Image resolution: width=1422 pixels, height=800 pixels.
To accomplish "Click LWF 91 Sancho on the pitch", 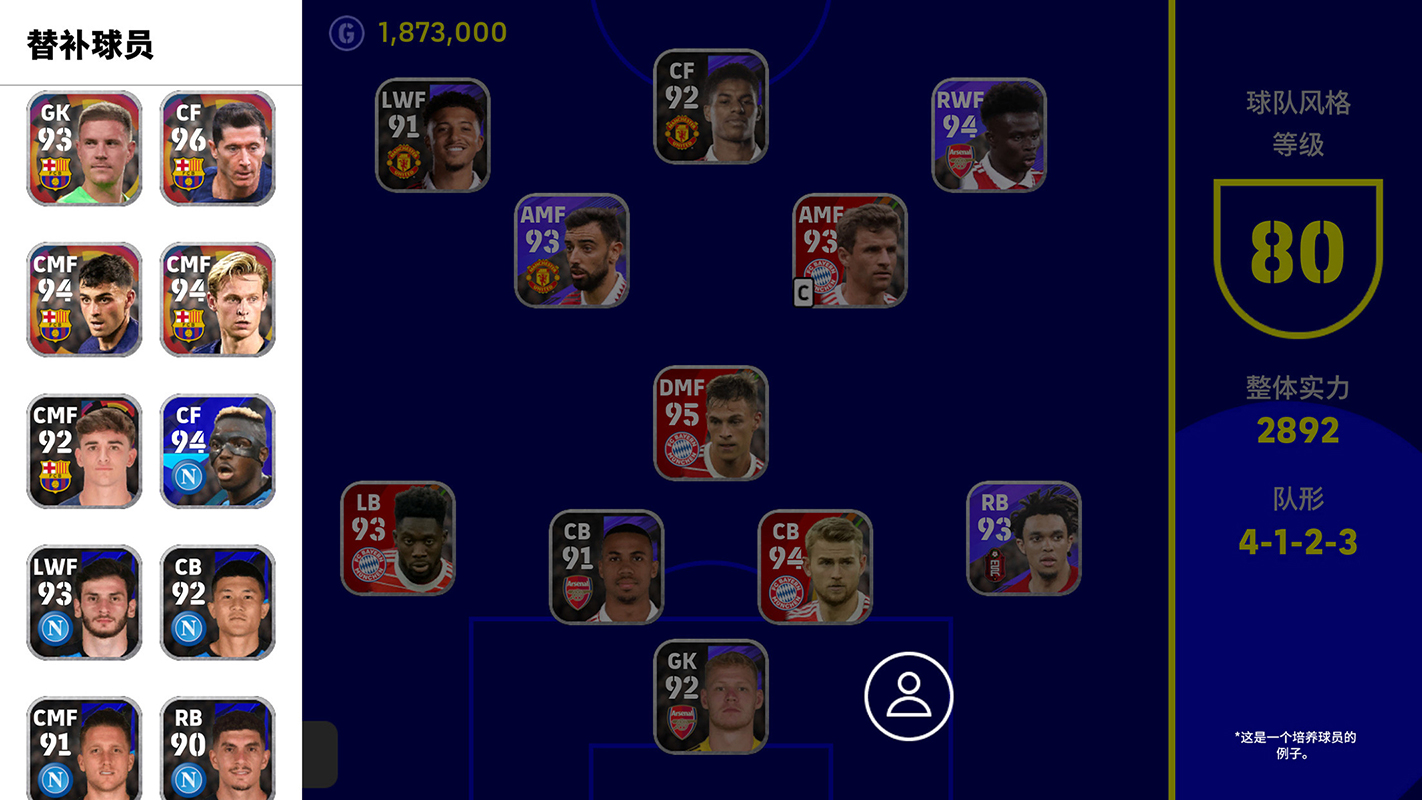I will click(x=433, y=135).
